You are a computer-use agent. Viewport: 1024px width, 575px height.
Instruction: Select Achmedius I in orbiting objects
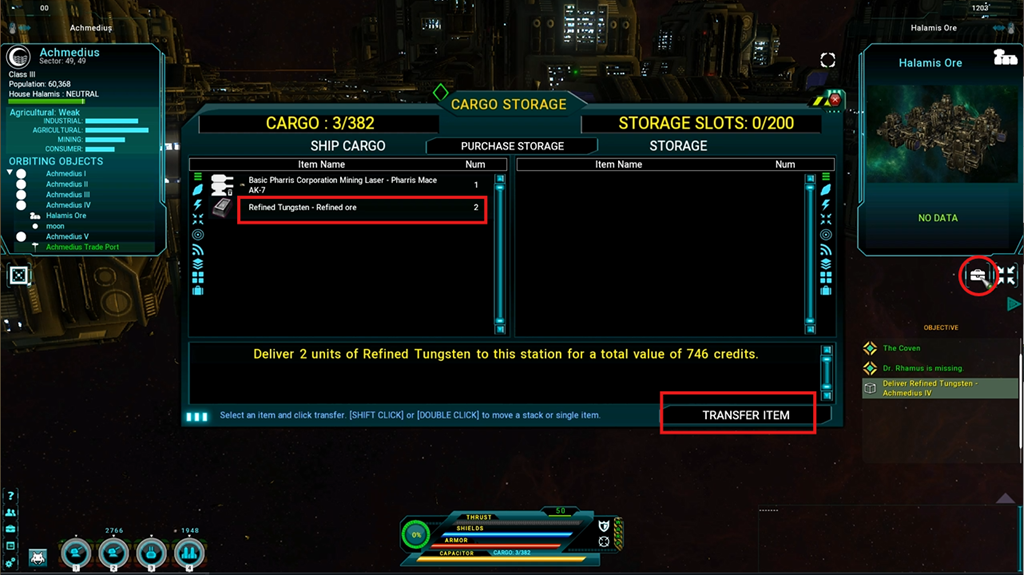point(66,174)
